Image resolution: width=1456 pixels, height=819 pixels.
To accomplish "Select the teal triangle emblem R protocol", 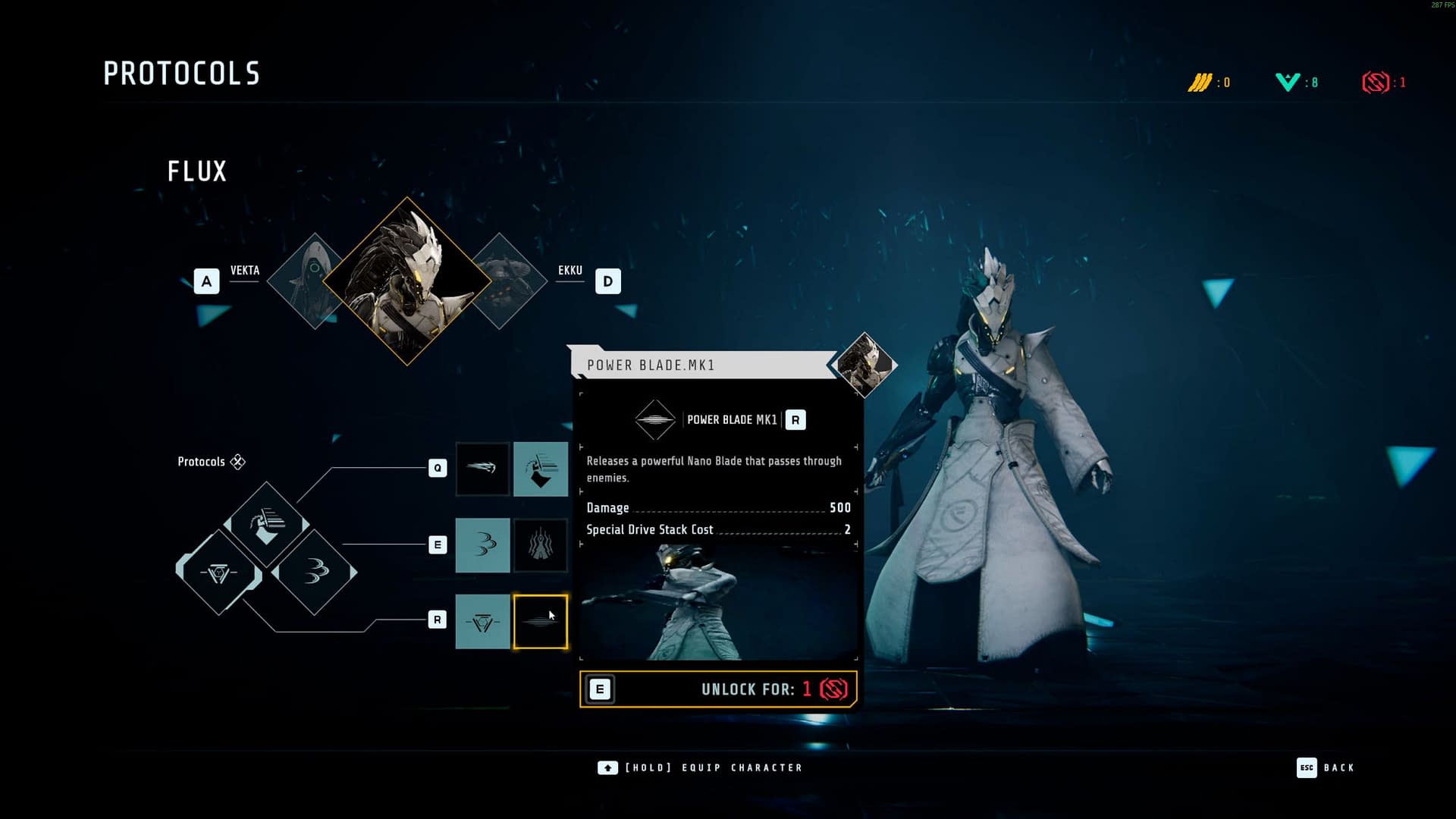I will (x=482, y=622).
